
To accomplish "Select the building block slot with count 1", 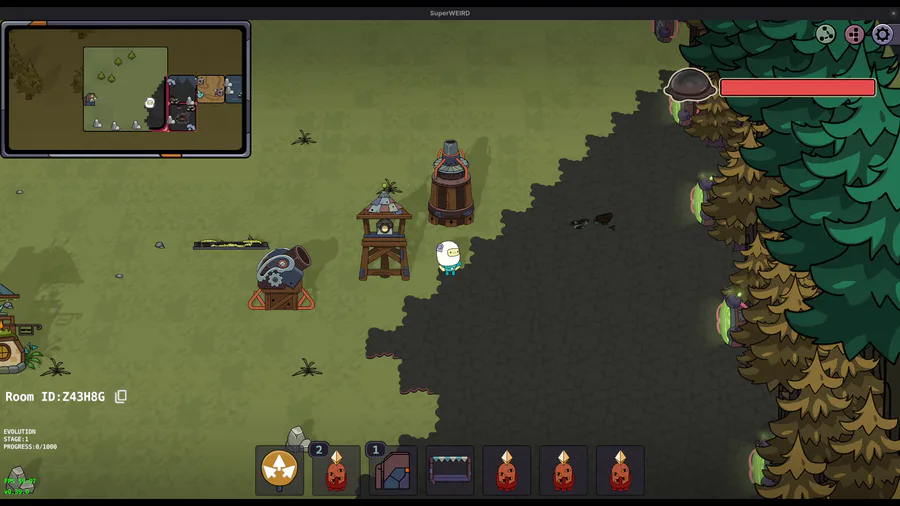I will tap(393, 470).
